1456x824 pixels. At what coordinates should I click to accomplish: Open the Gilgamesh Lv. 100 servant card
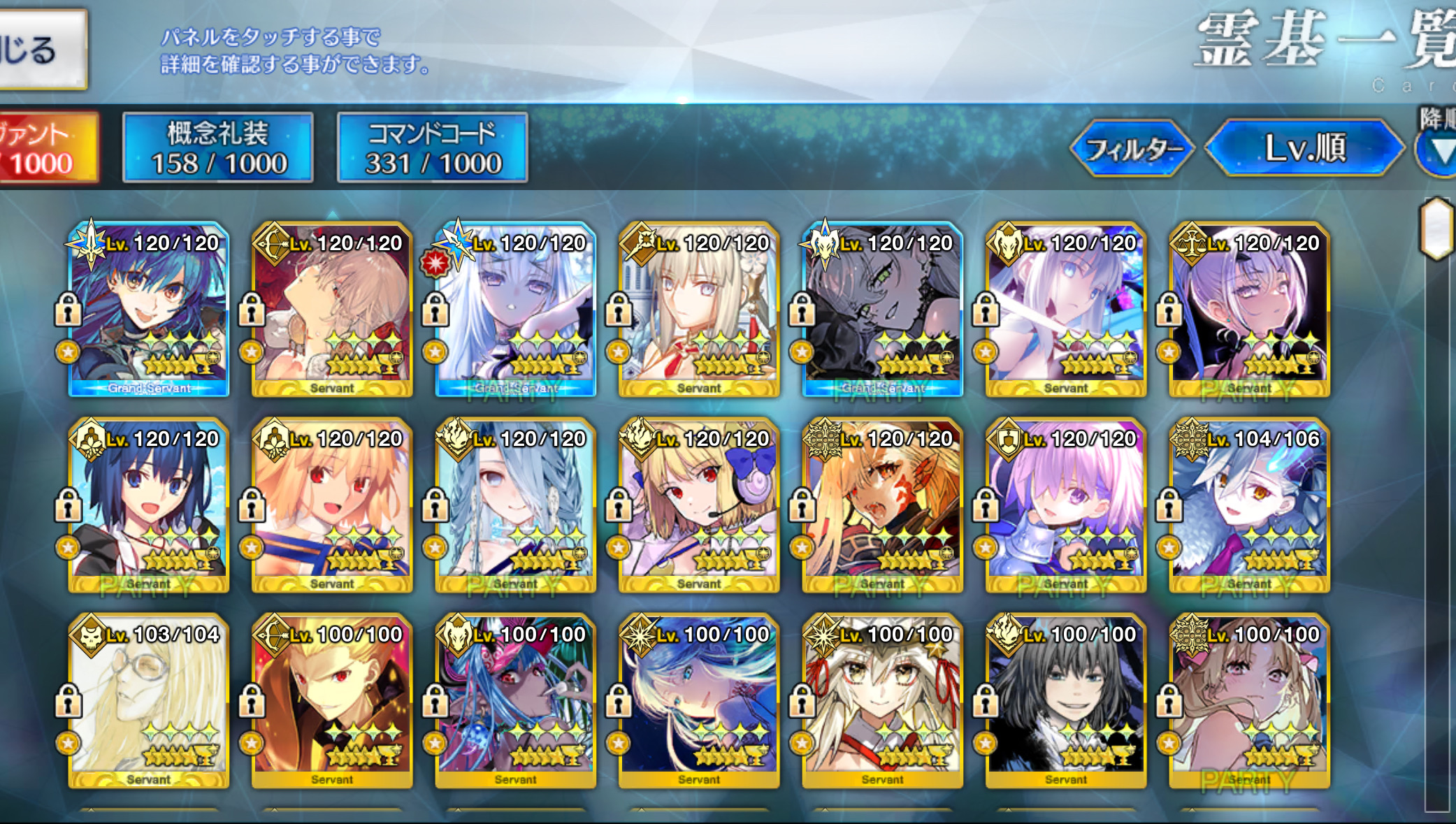(332, 700)
